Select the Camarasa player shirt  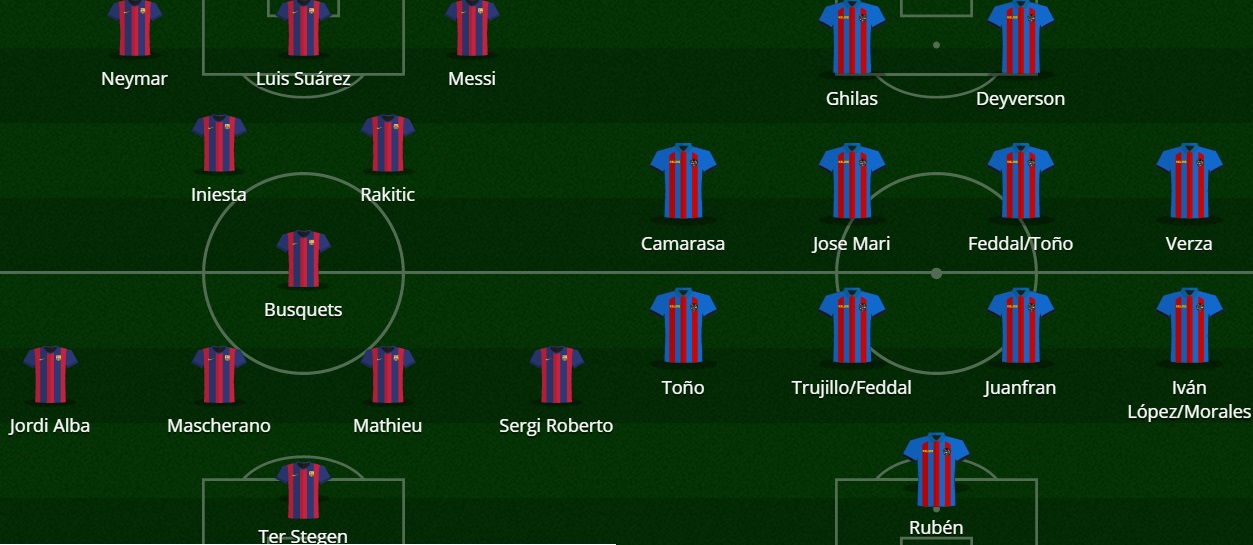pos(683,182)
